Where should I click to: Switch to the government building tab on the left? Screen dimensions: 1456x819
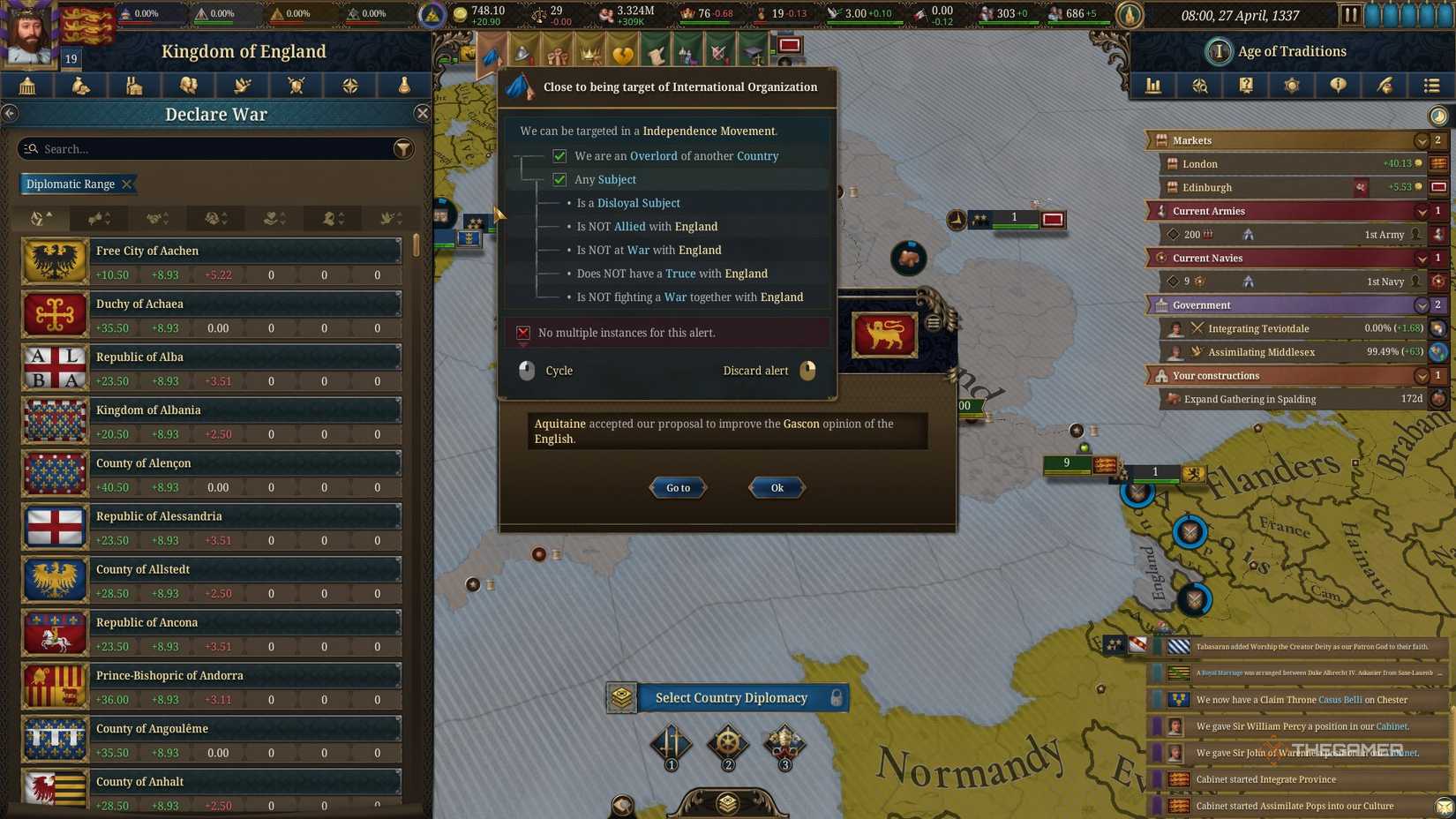tap(26, 86)
